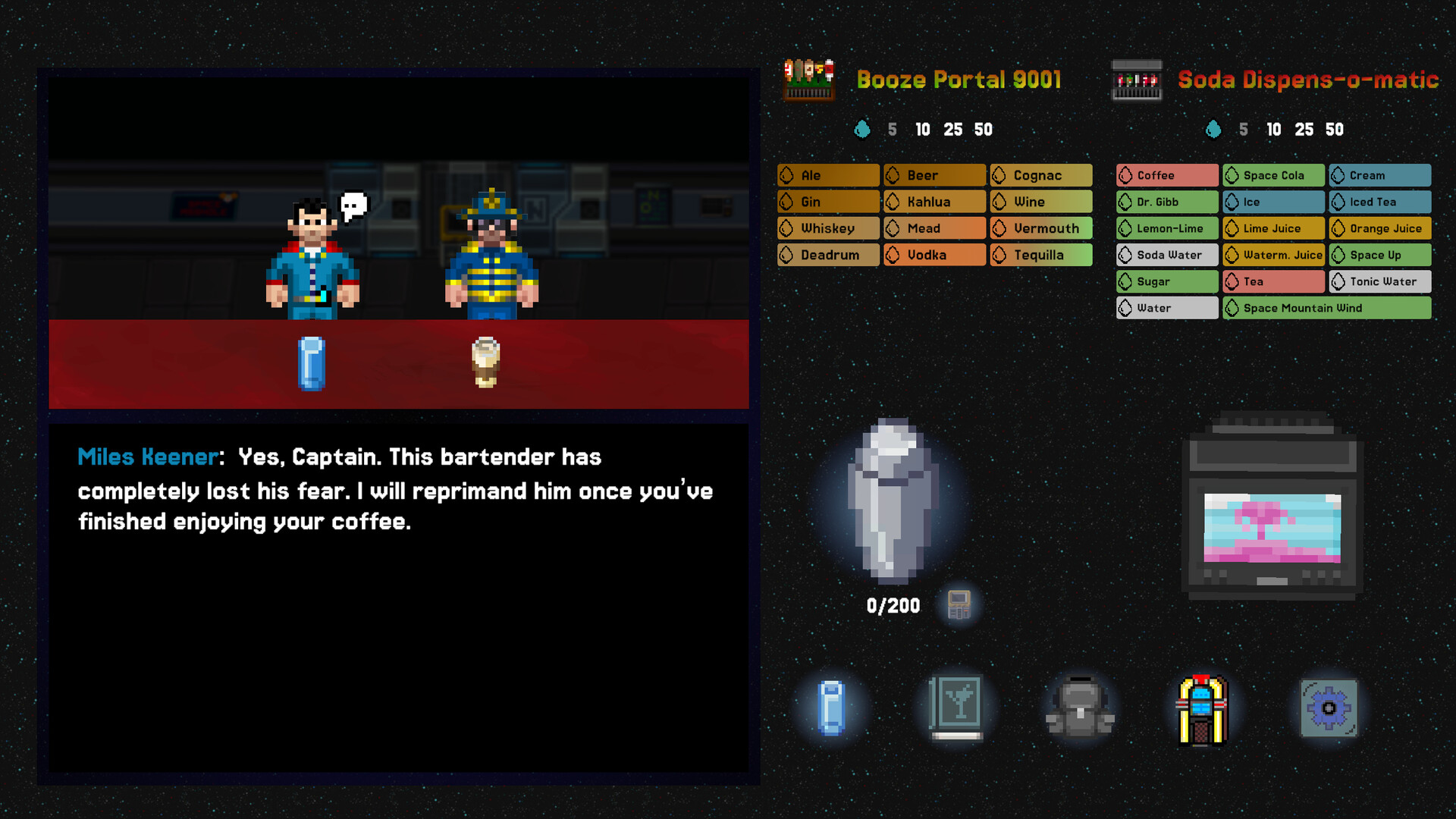The height and width of the screenshot is (819, 1456).
Task: Set the booze pour amount to 50
Action: tap(984, 129)
